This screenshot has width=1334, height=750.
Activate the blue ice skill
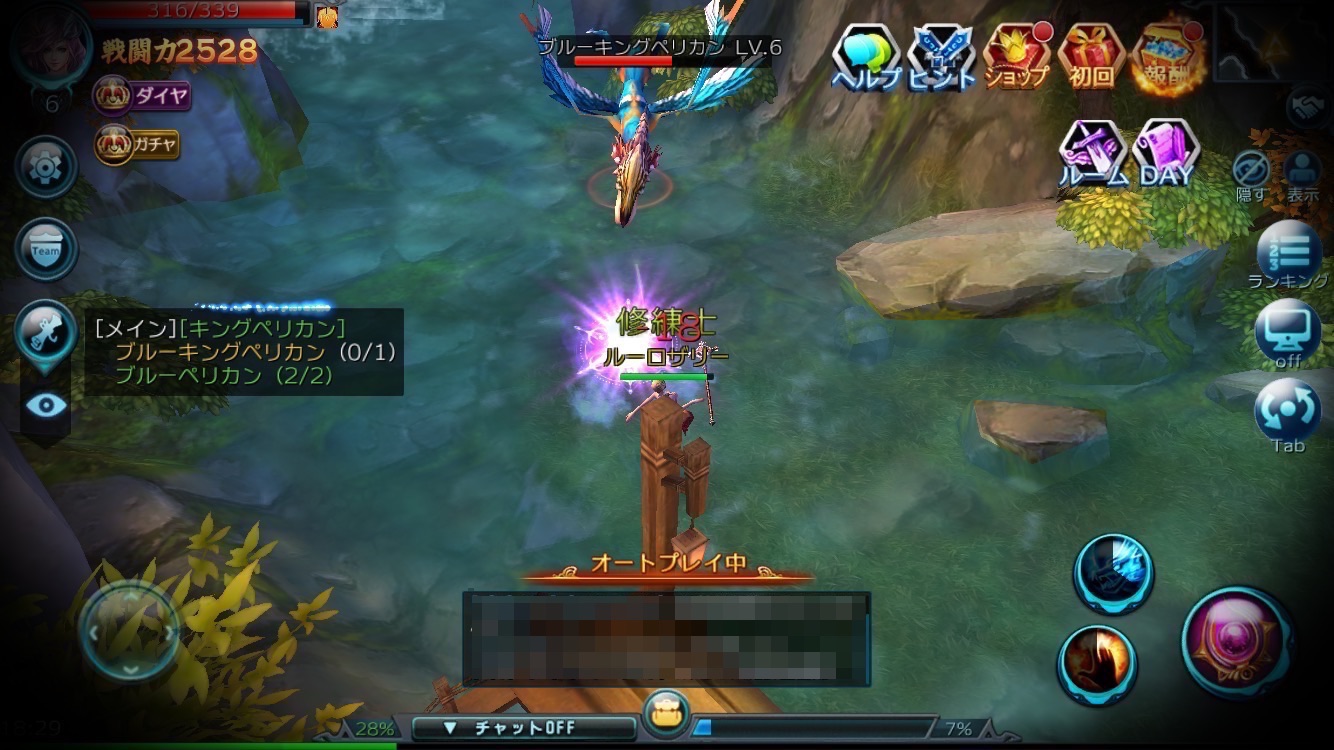click(1113, 573)
